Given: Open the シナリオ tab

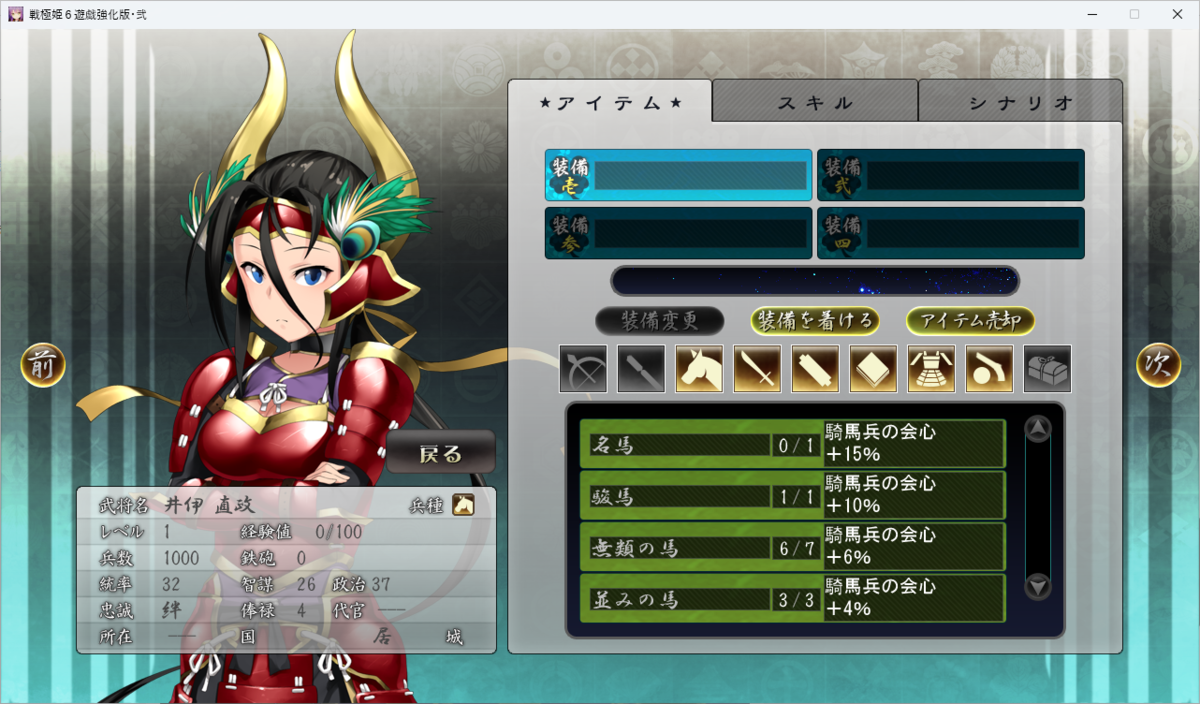Looking at the screenshot, I should [x=1020, y=102].
